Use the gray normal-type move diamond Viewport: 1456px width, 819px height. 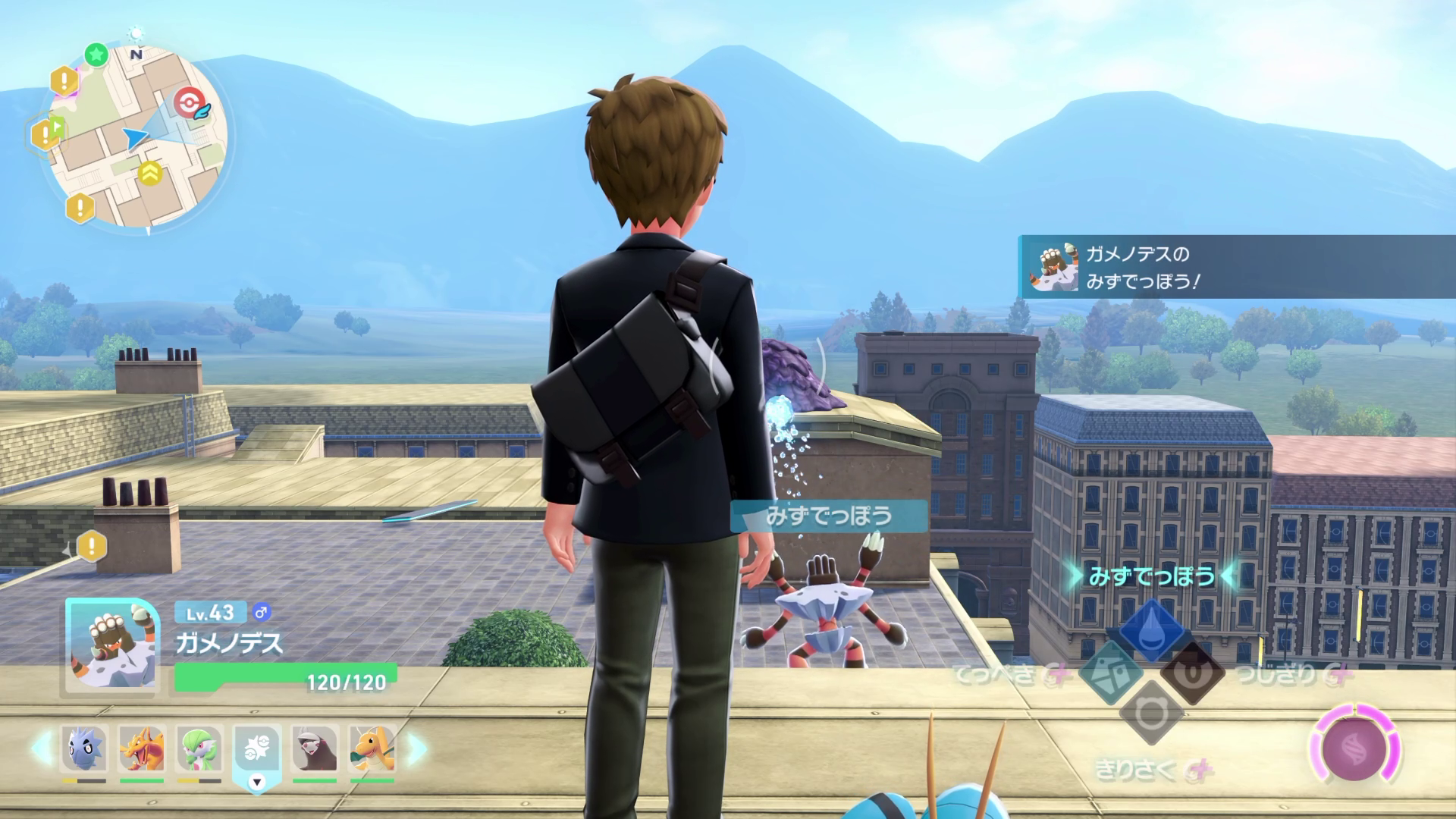(x=1151, y=714)
